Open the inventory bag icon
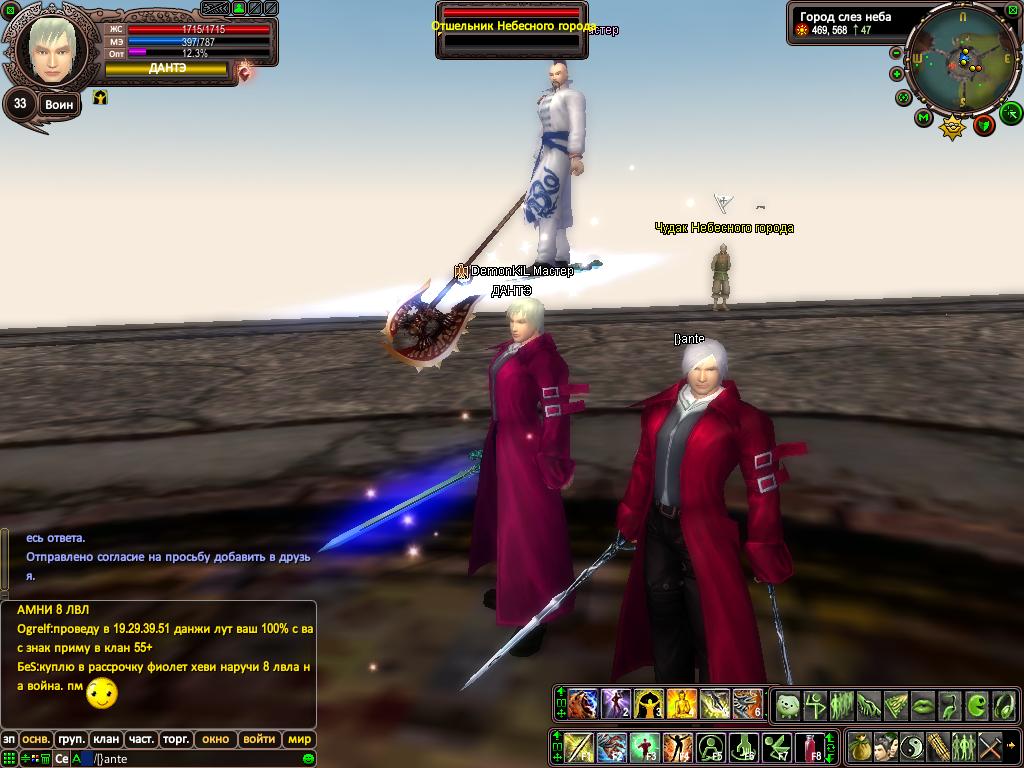The height and width of the screenshot is (768, 1024). pos(860,747)
